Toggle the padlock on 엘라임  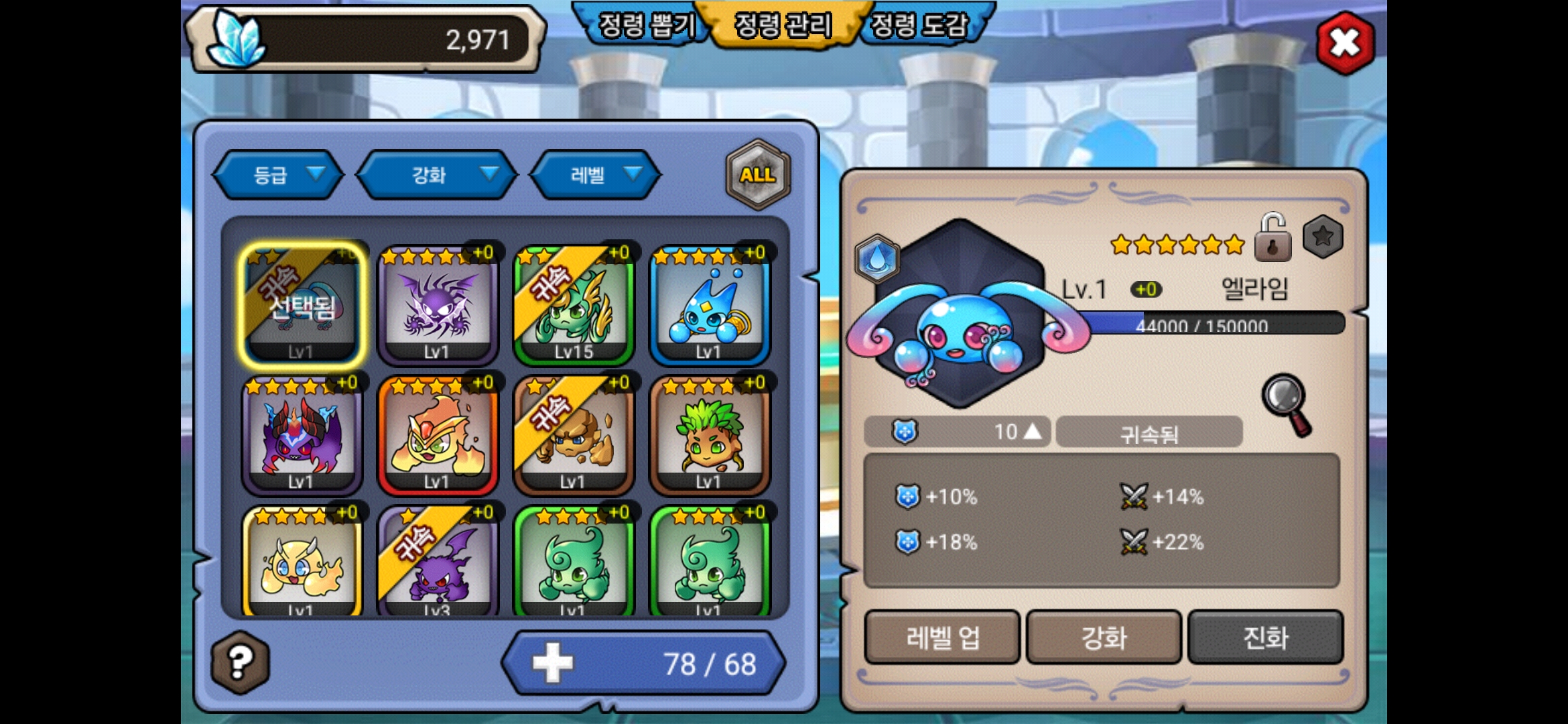(1272, 238)
